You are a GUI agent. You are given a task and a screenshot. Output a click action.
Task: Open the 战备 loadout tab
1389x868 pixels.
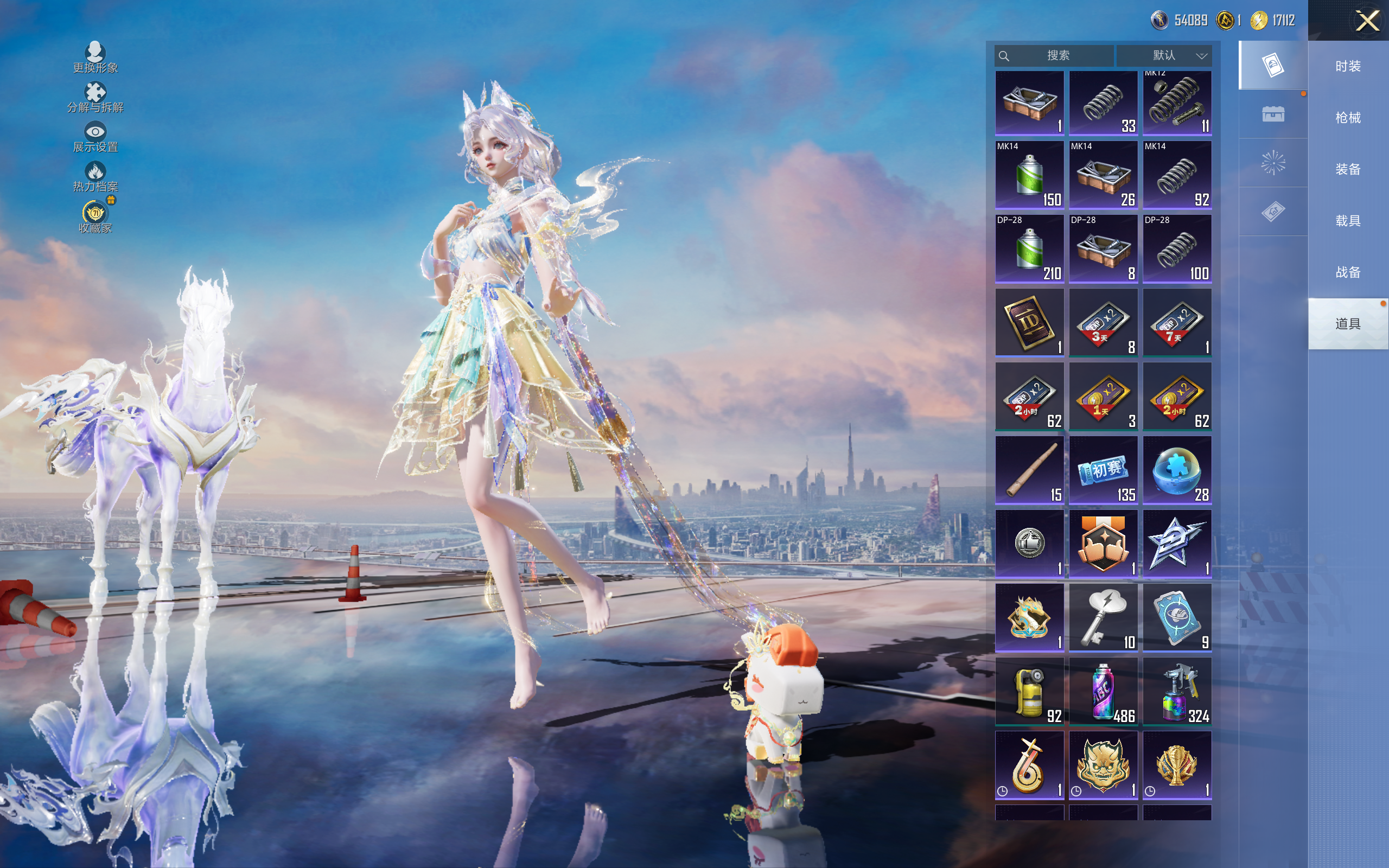(x=1348, y=272)
